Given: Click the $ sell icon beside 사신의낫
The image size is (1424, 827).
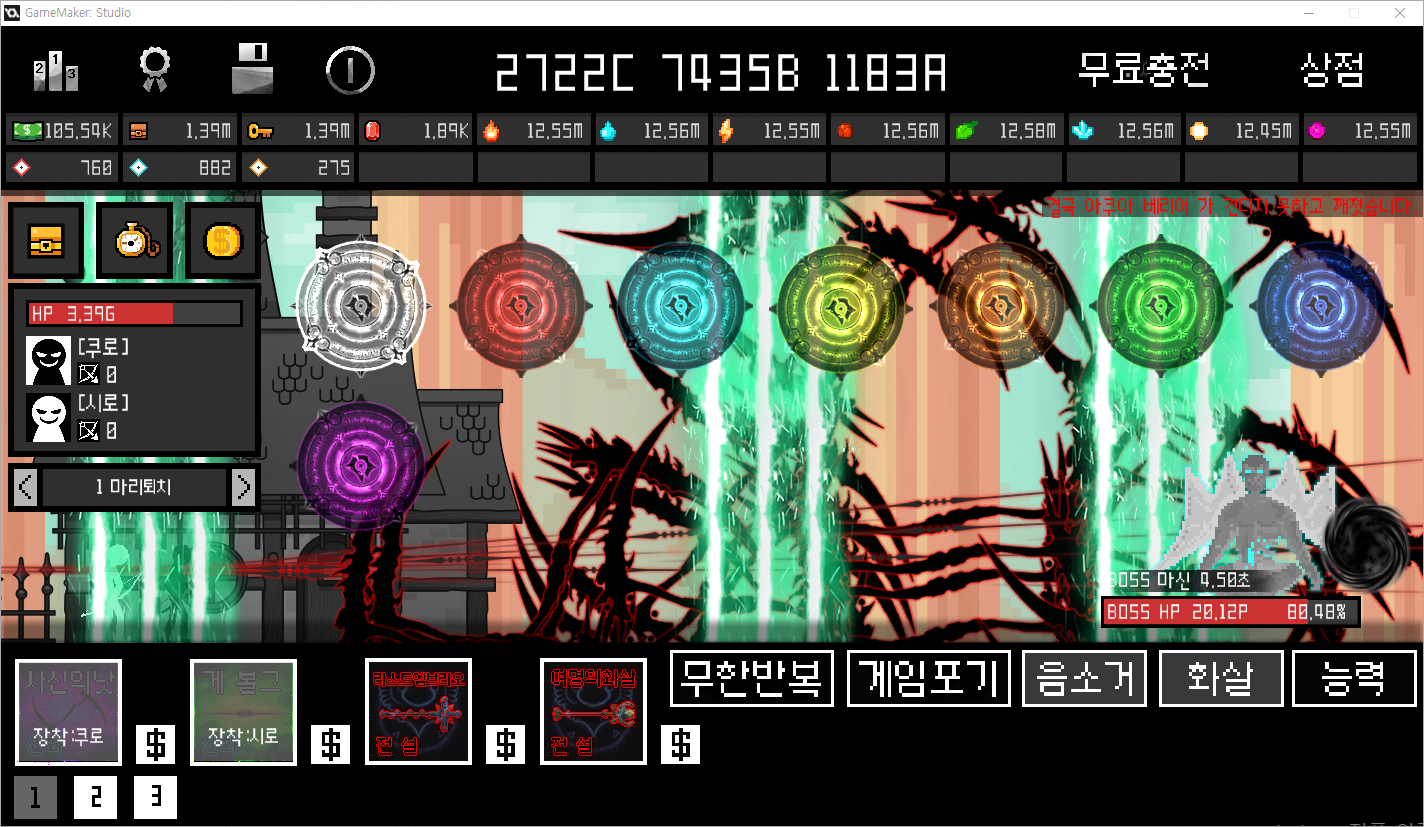Looking at the screenshot, I should point(155,744).
